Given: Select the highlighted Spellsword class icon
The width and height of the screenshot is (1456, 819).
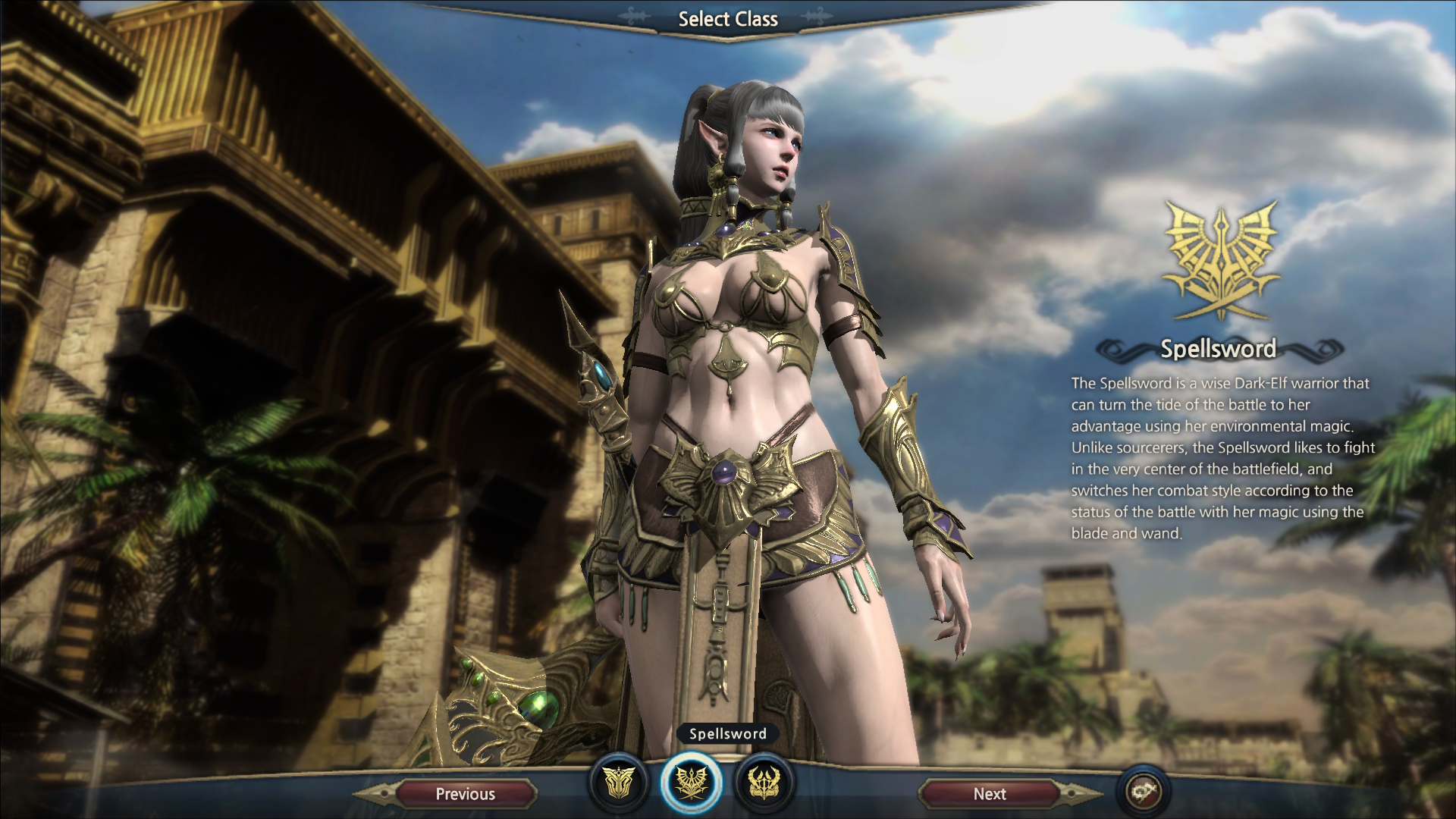Looking at the screenshot, I should (691, 783).
